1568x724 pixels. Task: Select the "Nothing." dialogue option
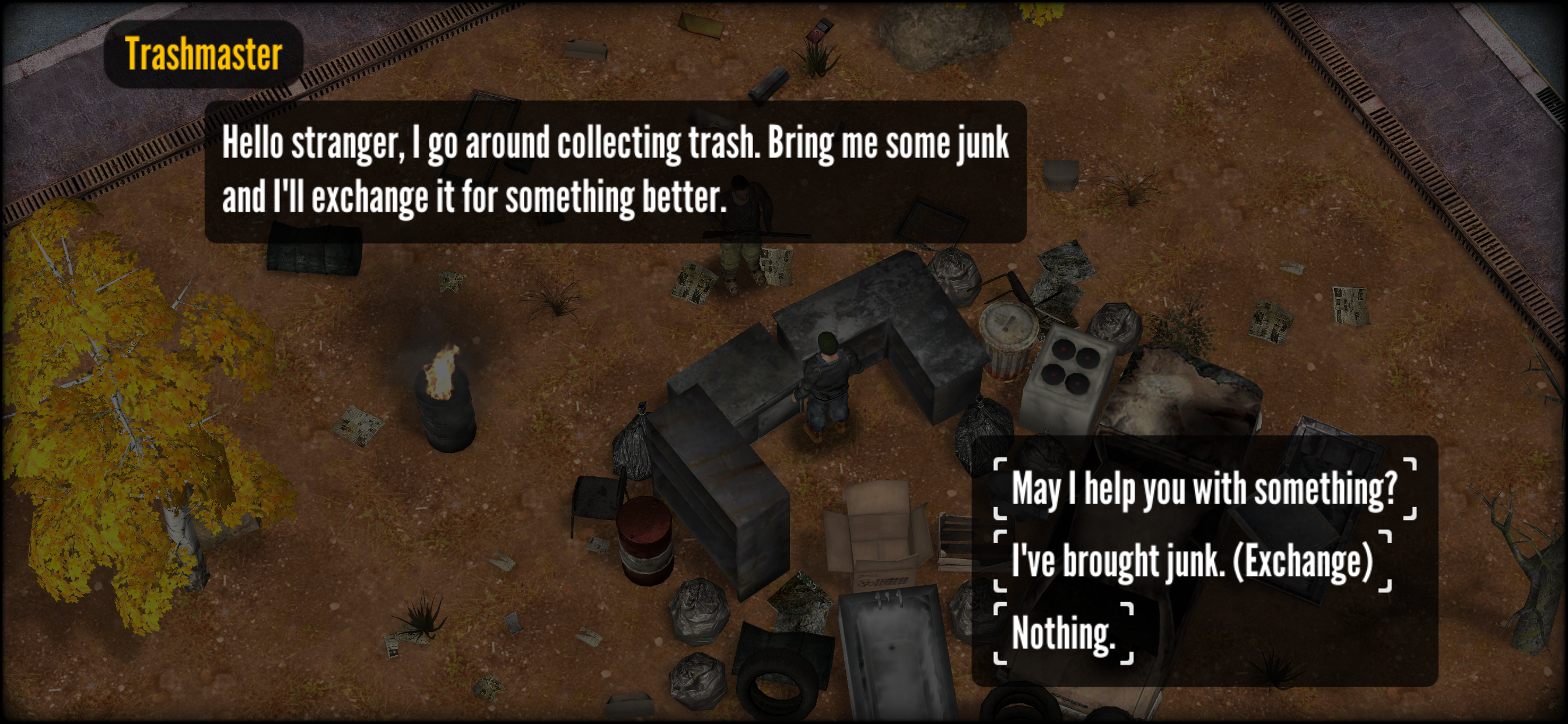click(1063, 633)
